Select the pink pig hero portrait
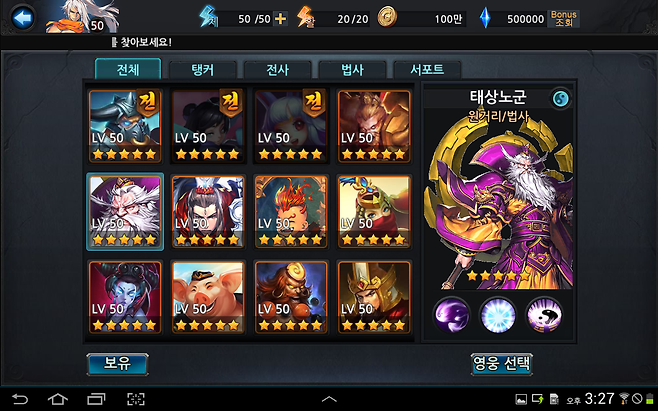 208,296
